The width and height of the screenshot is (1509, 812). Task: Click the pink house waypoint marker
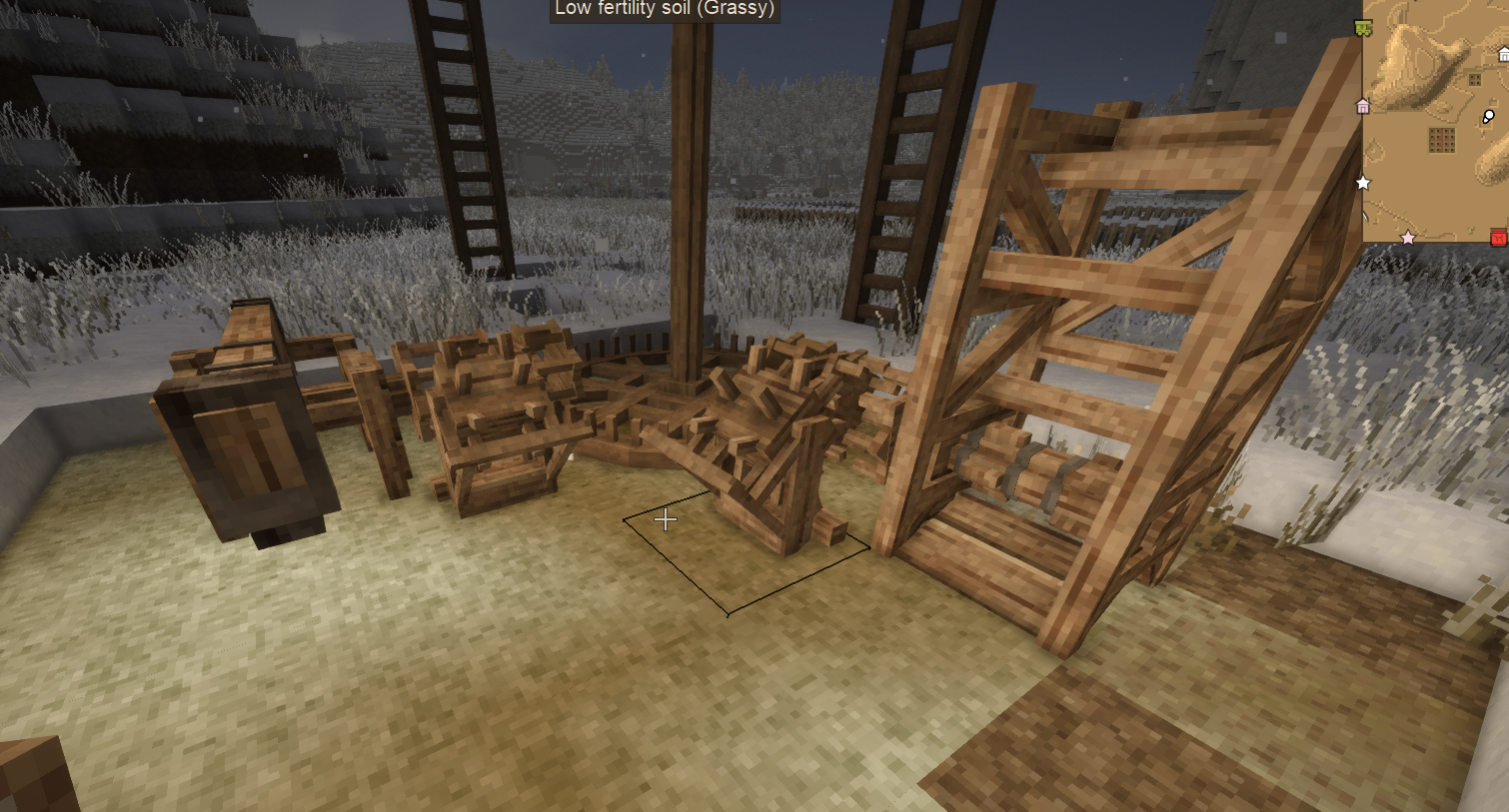click(1363, 106)
